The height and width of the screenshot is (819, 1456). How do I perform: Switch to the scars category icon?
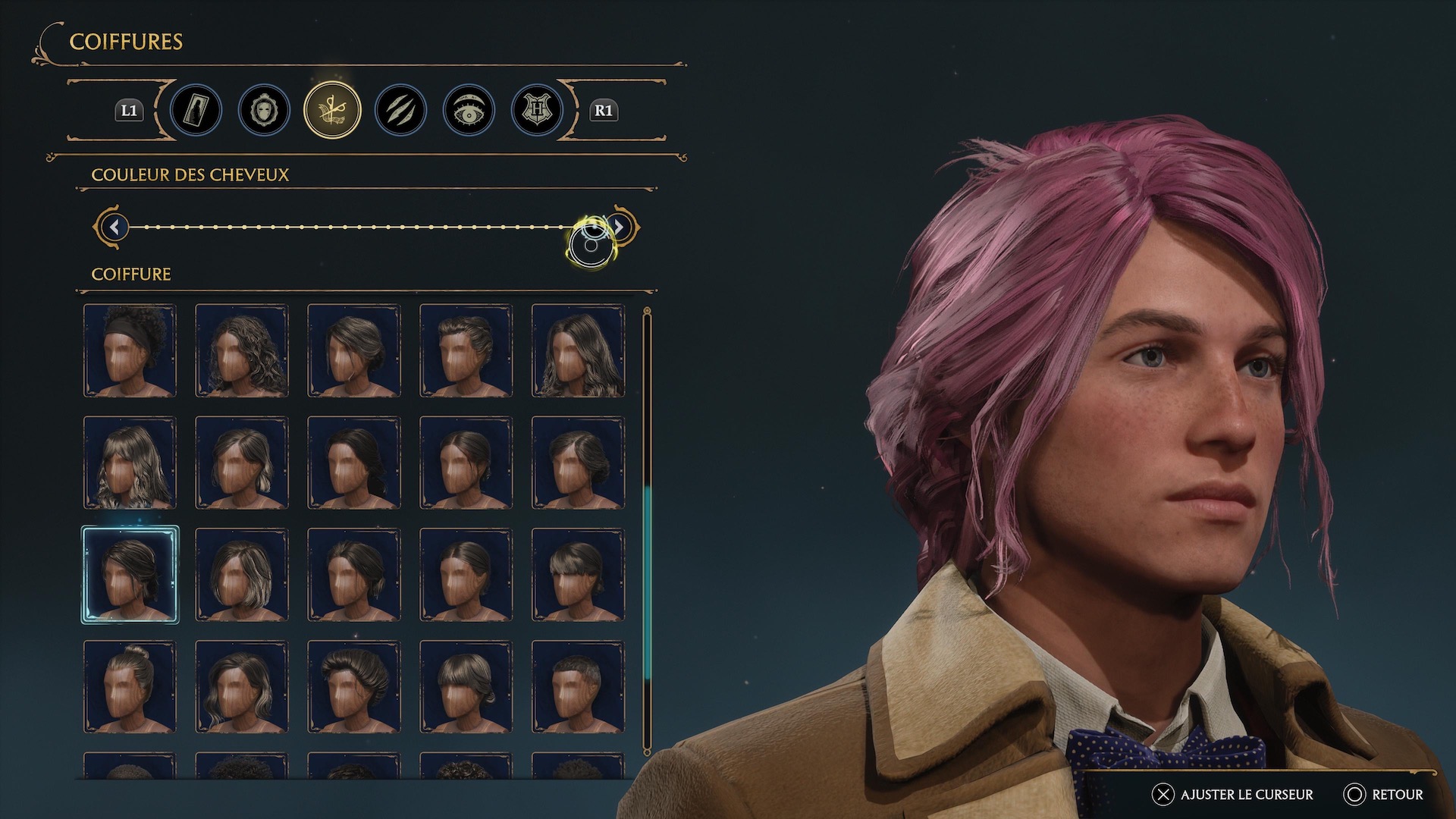(400, 110)
